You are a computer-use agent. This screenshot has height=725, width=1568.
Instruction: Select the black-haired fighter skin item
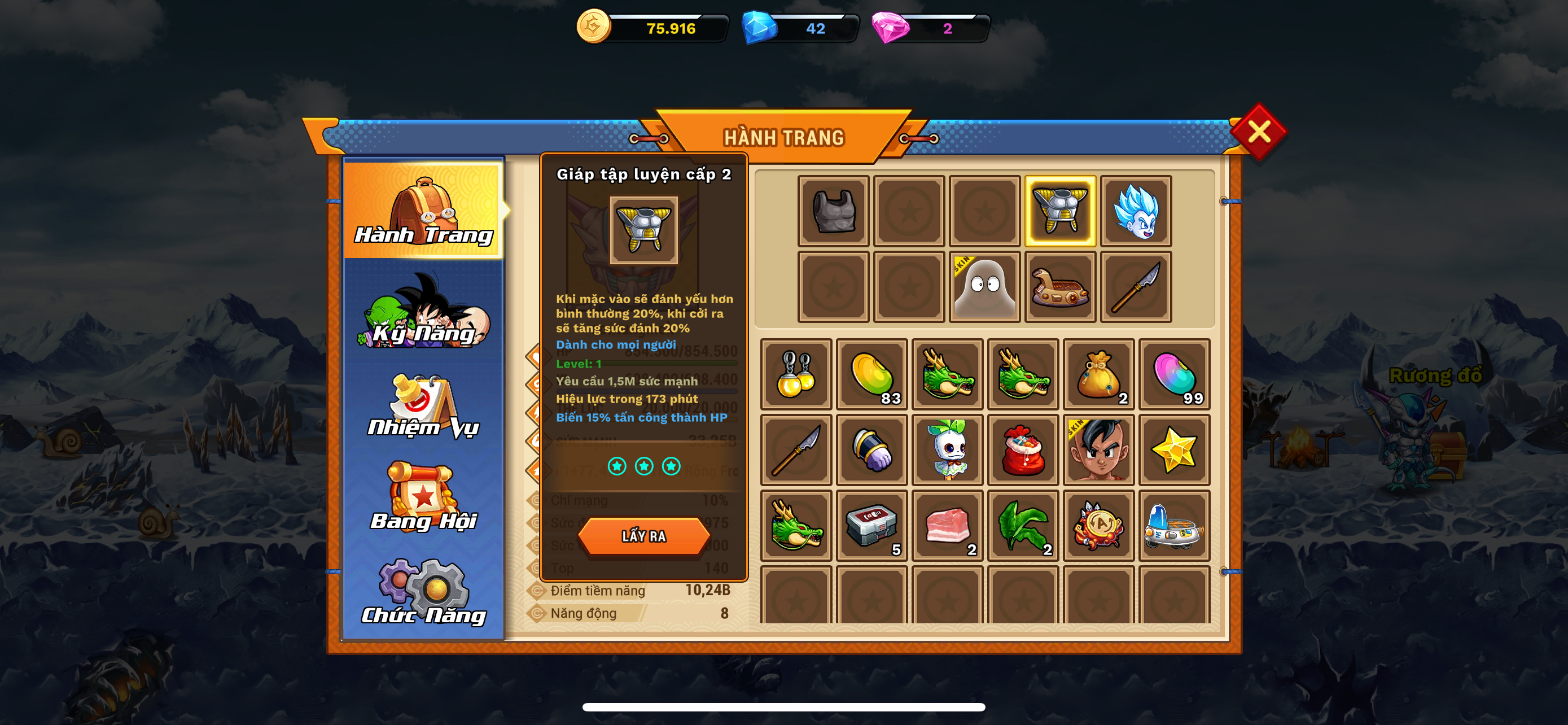(x=1099, y=450)
